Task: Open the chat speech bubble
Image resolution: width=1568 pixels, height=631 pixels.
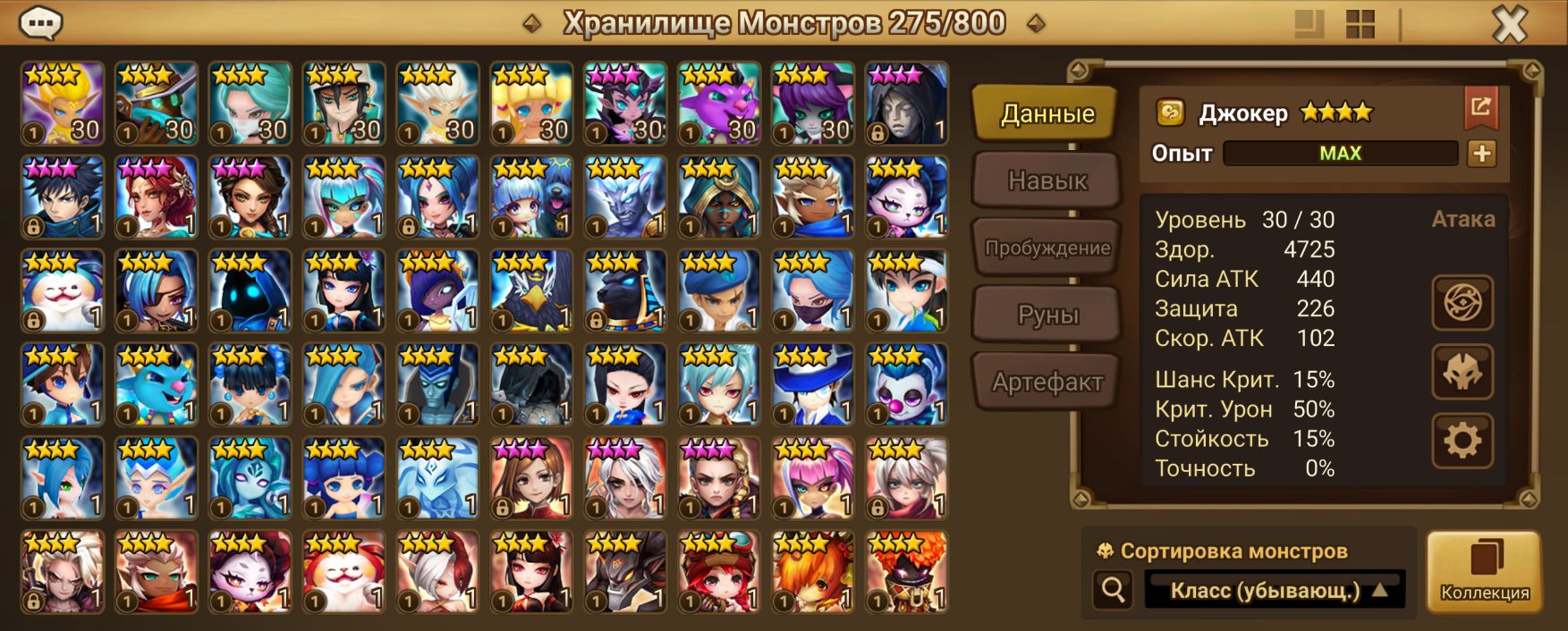Action: pyautogui.click(x=40, y=23)
